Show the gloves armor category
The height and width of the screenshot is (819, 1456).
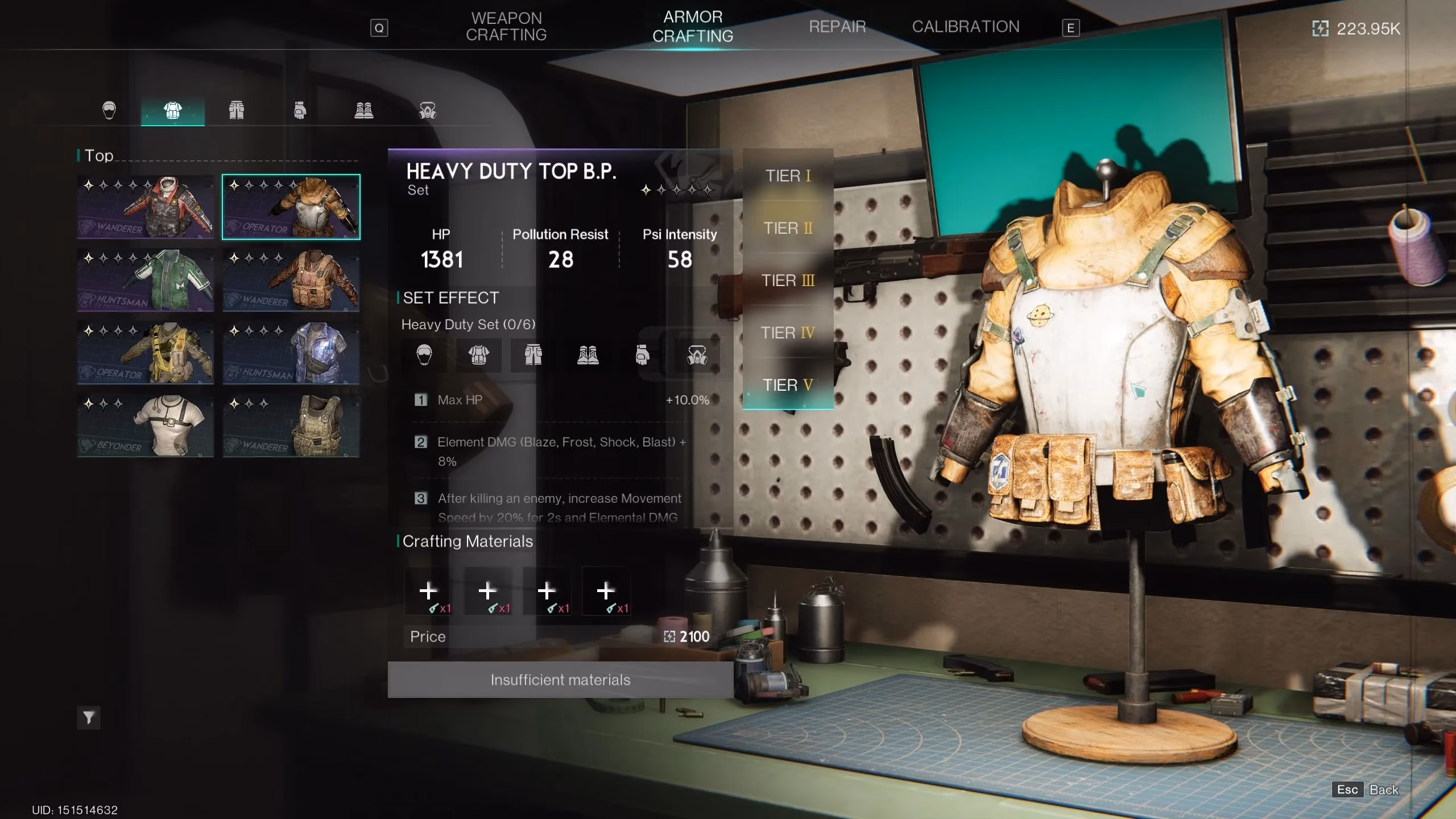tap(300, 110)
